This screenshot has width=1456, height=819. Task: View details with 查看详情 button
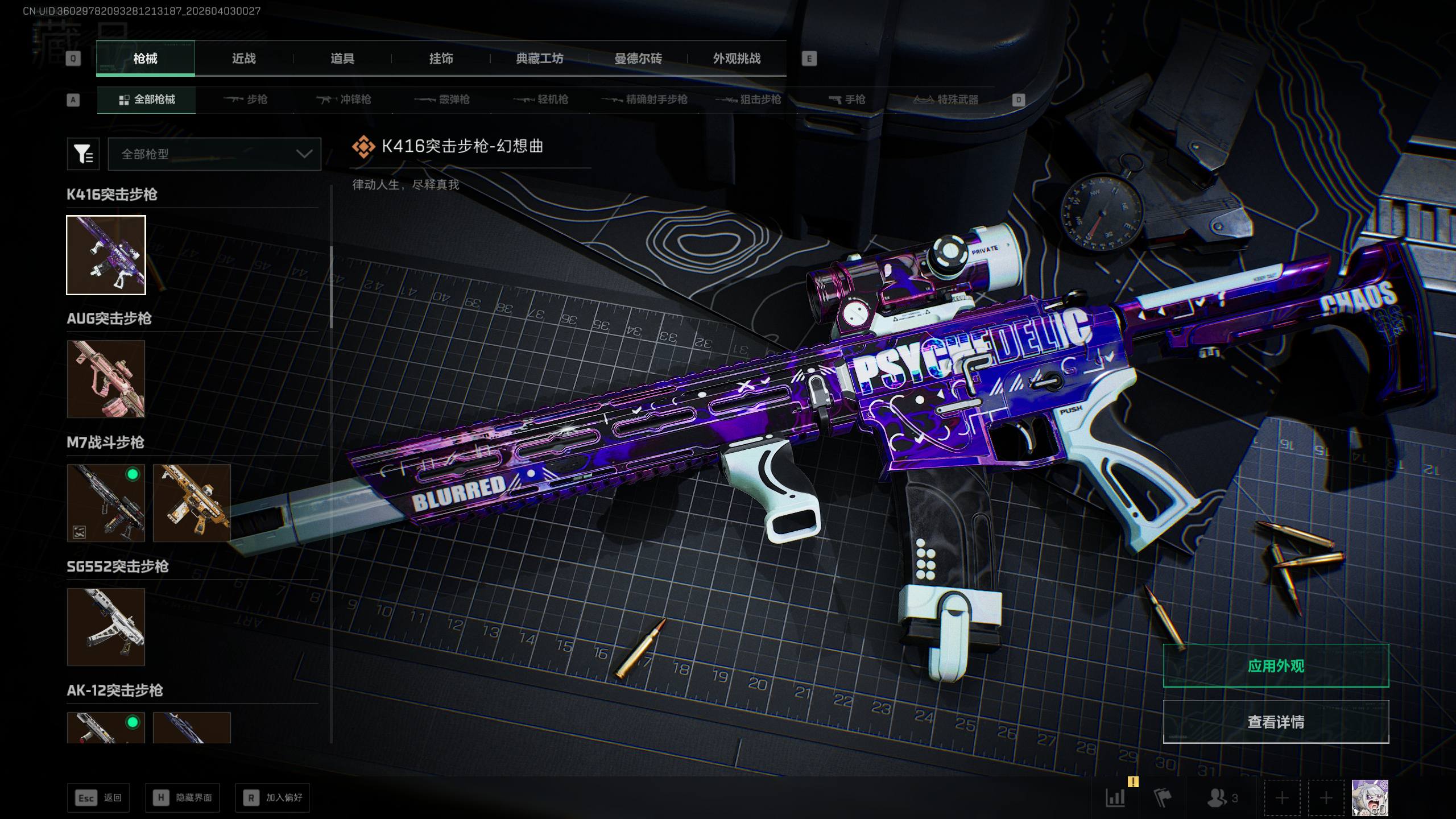click(x=1276, y=722)
